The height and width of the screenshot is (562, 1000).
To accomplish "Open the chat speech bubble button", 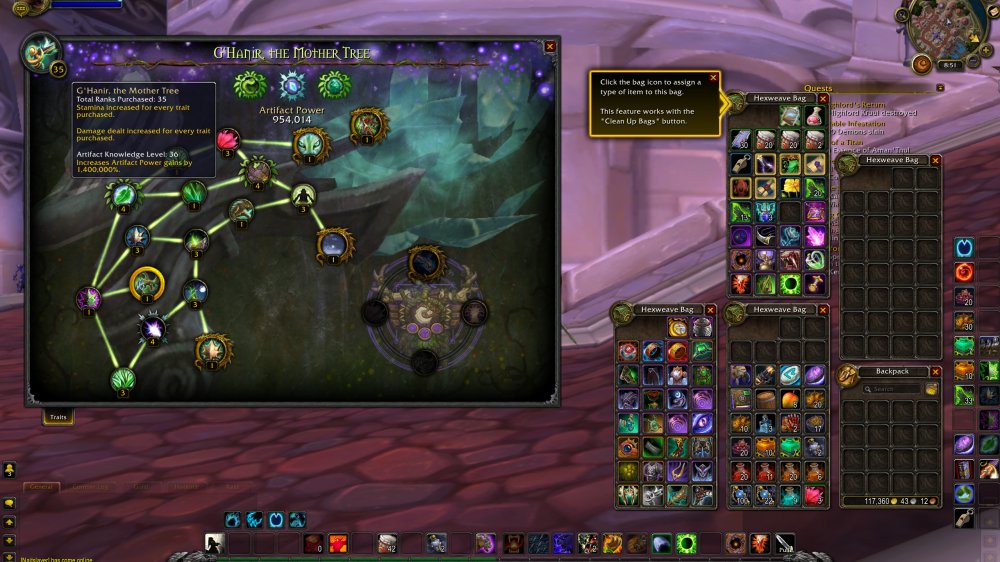I will pos(9,502).
